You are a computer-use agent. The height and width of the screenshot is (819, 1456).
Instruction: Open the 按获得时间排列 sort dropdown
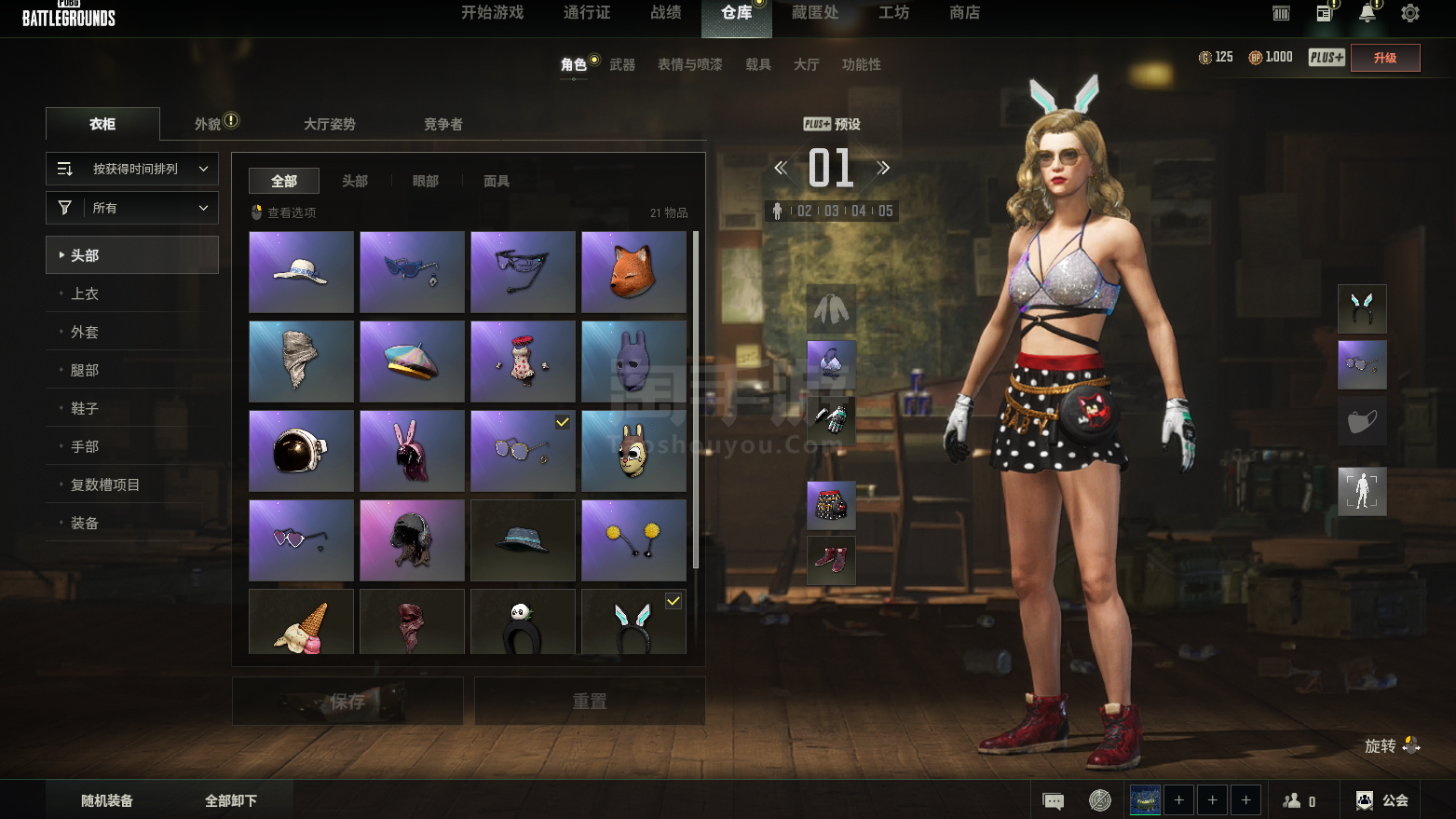tap(132, 169)
